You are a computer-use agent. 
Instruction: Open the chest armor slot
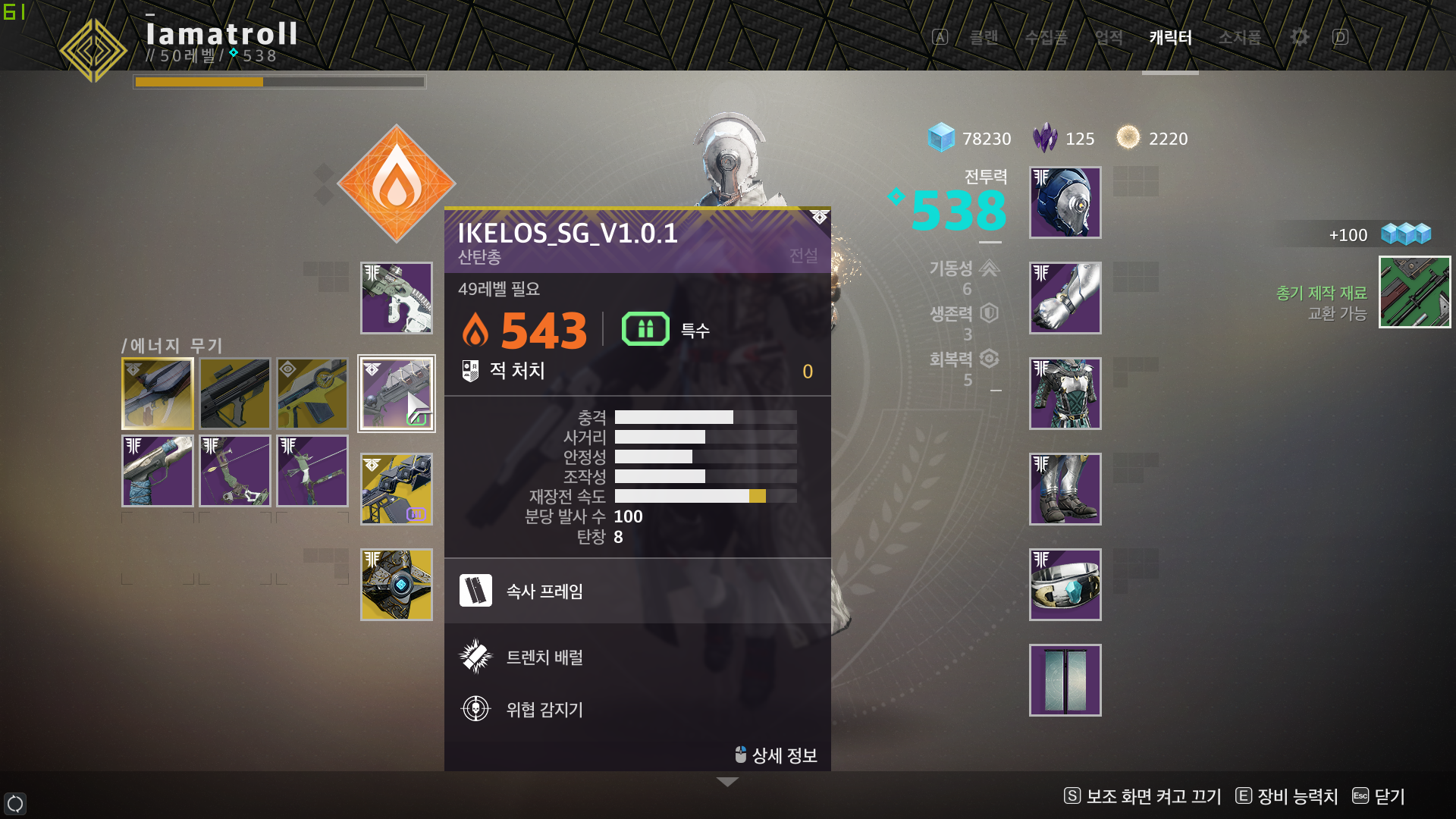[1065, 394]
